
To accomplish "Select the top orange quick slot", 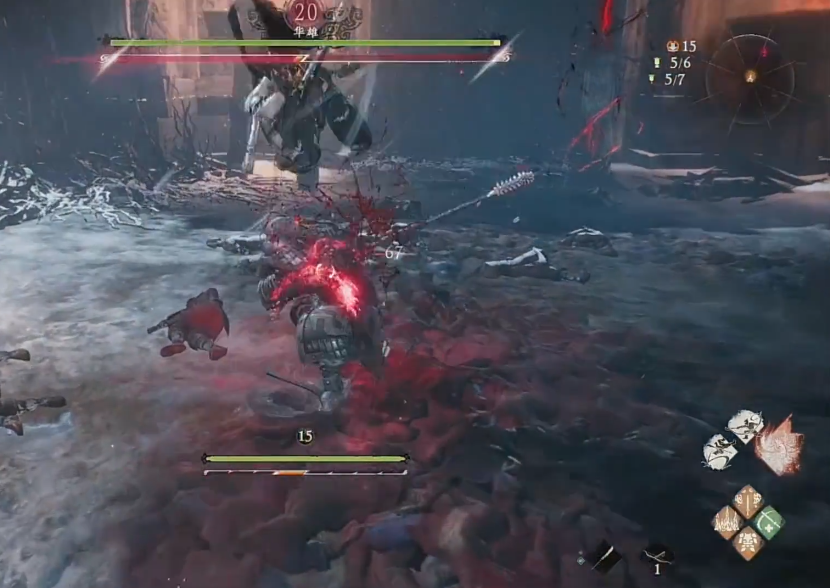I will (748, 501).
